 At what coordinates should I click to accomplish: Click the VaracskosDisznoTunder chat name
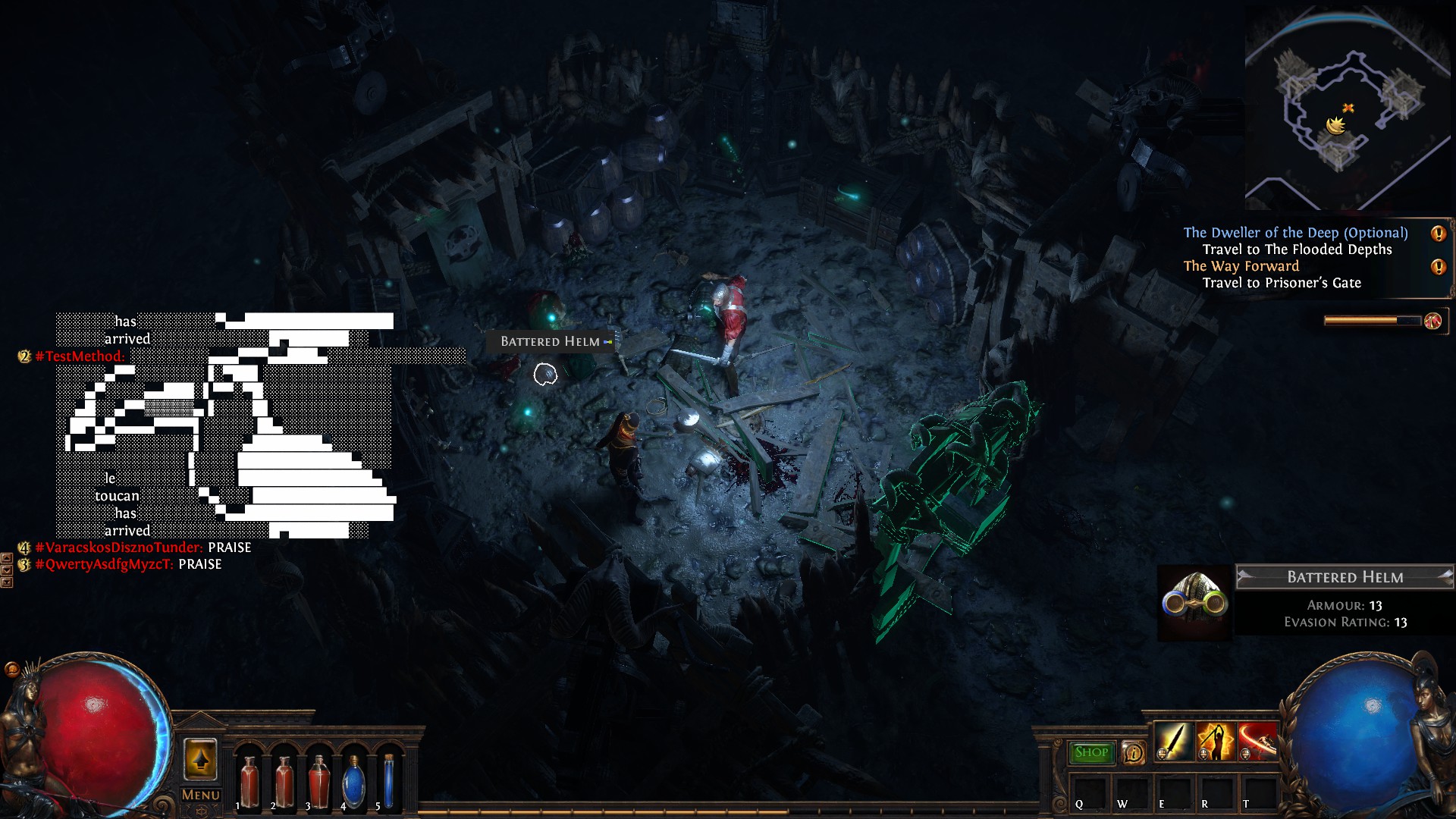[118, 548]
